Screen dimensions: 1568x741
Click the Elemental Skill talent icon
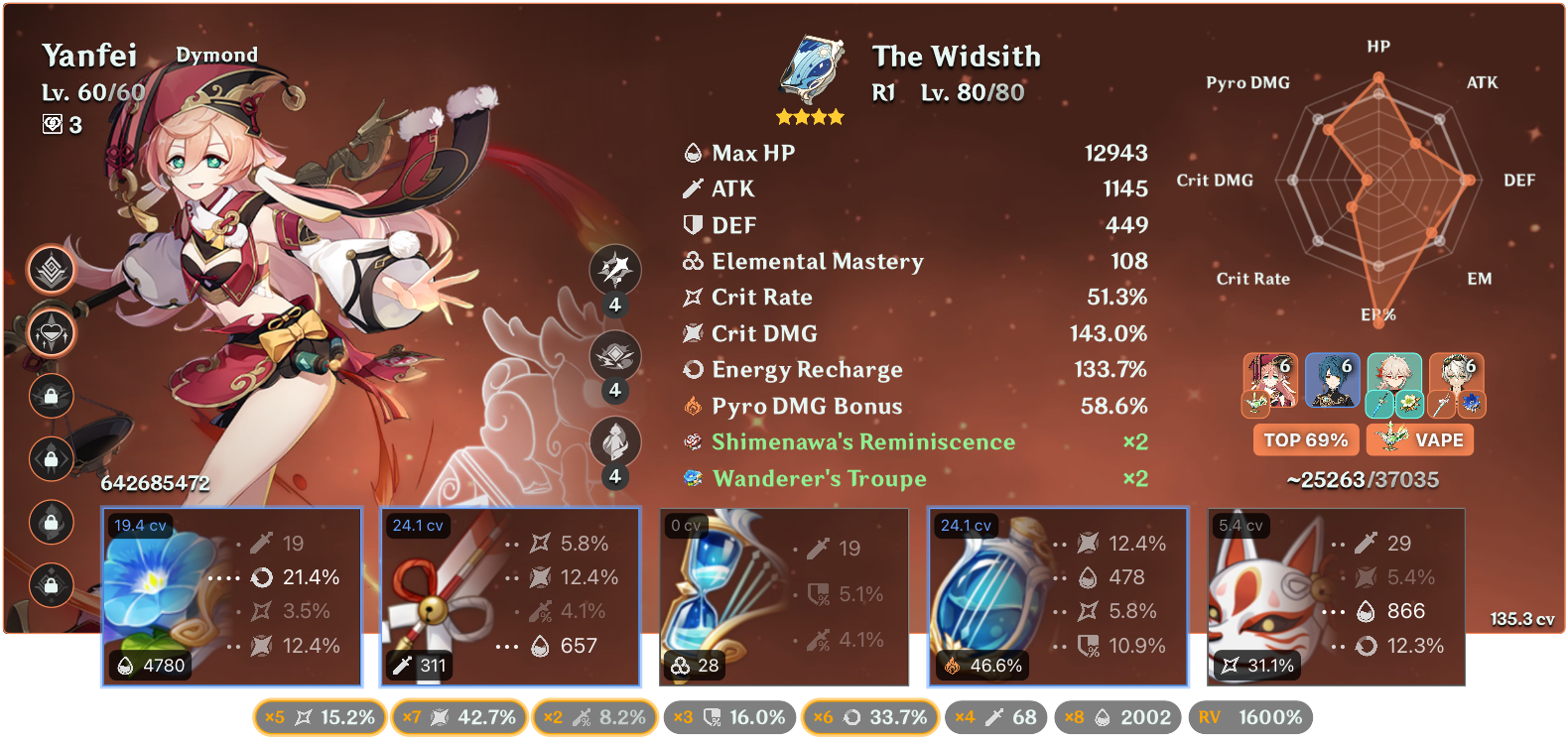(x=615, y=356)
